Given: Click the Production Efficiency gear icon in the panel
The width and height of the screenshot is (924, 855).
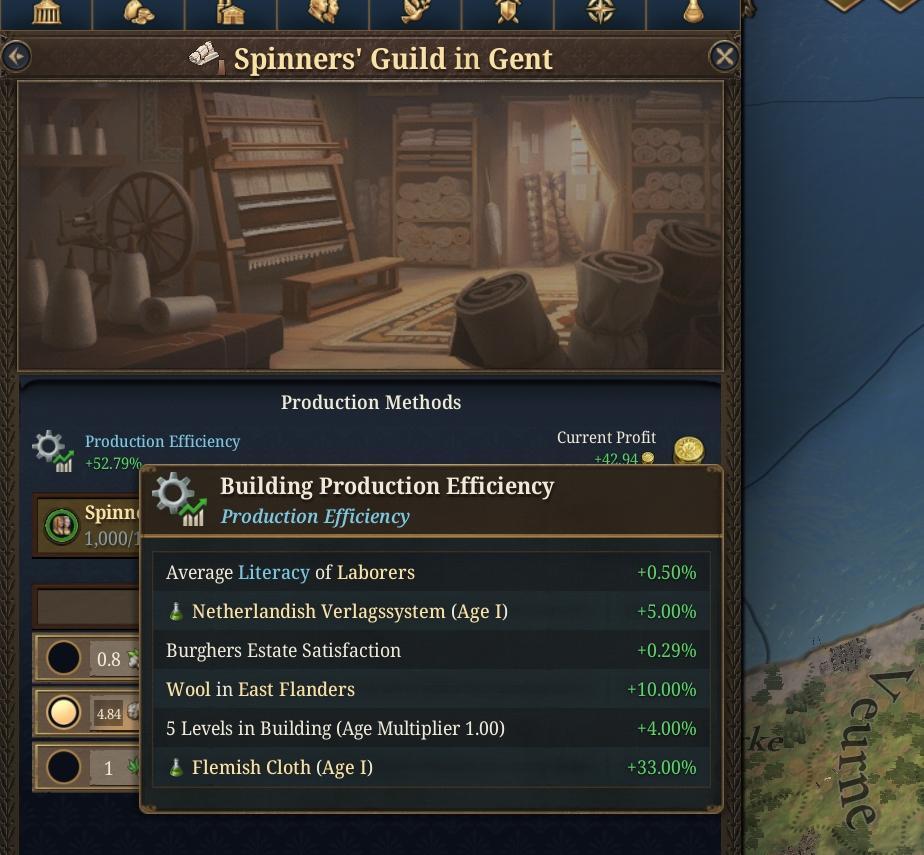Looking at the screenshot, I should 52,451.
